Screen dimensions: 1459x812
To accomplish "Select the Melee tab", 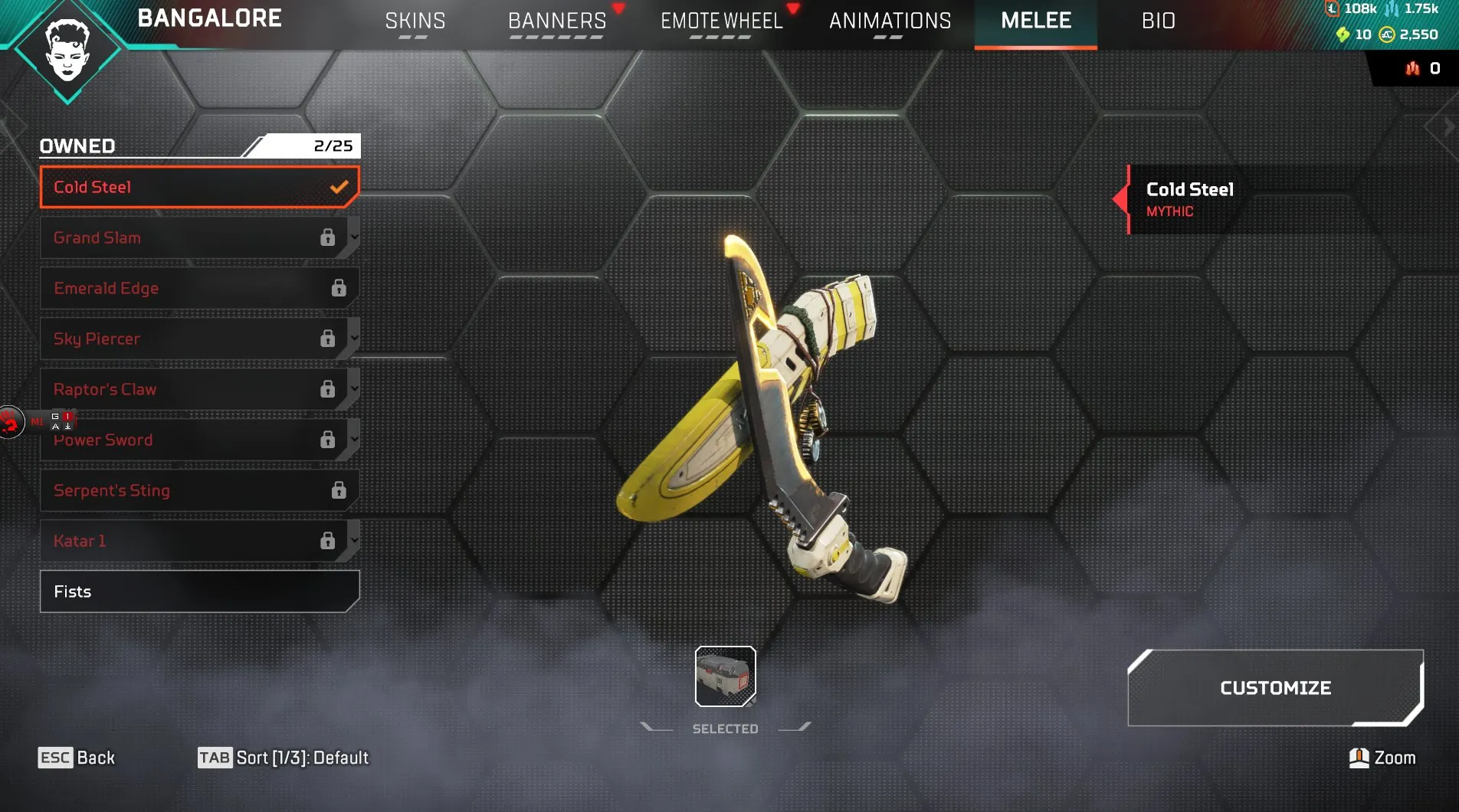I will (1035, 21).
